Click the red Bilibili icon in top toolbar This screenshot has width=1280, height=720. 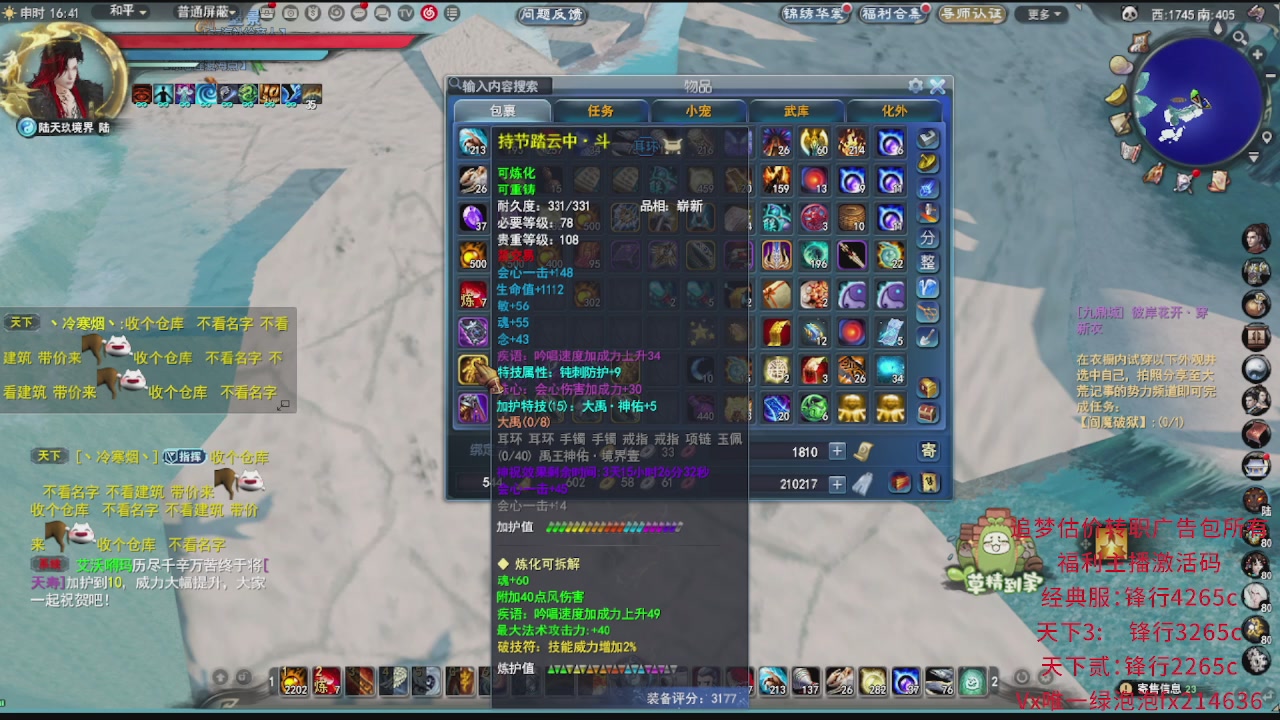click(x=428, y=13)
